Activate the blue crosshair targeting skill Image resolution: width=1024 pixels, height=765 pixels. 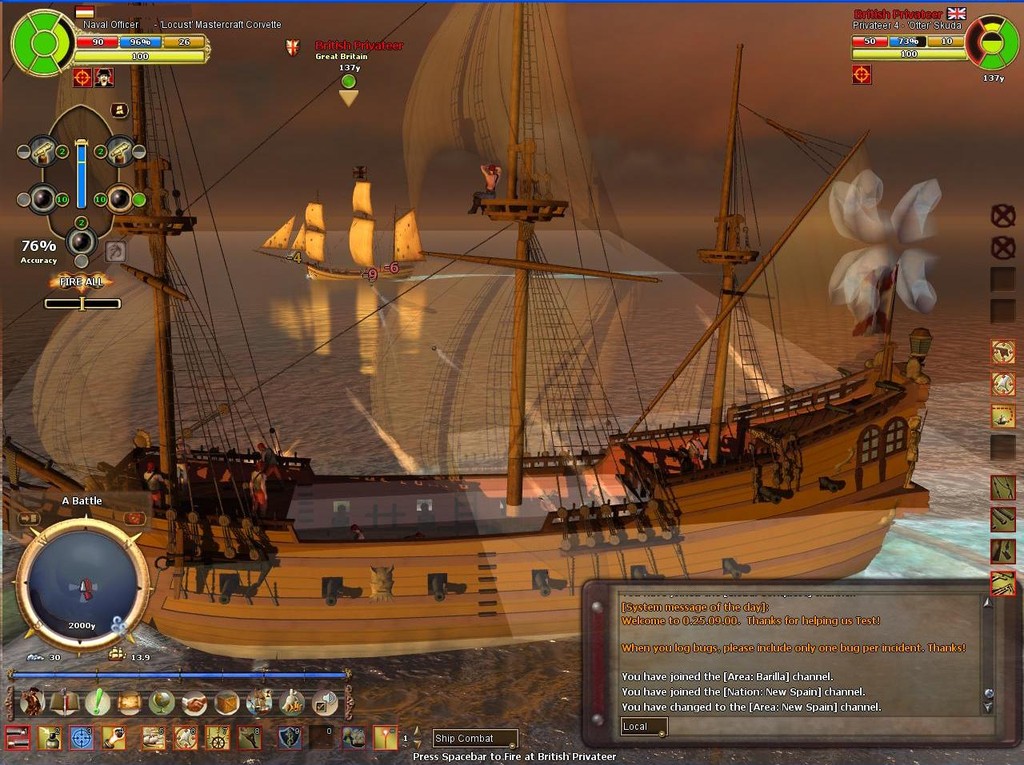(81, 738)
